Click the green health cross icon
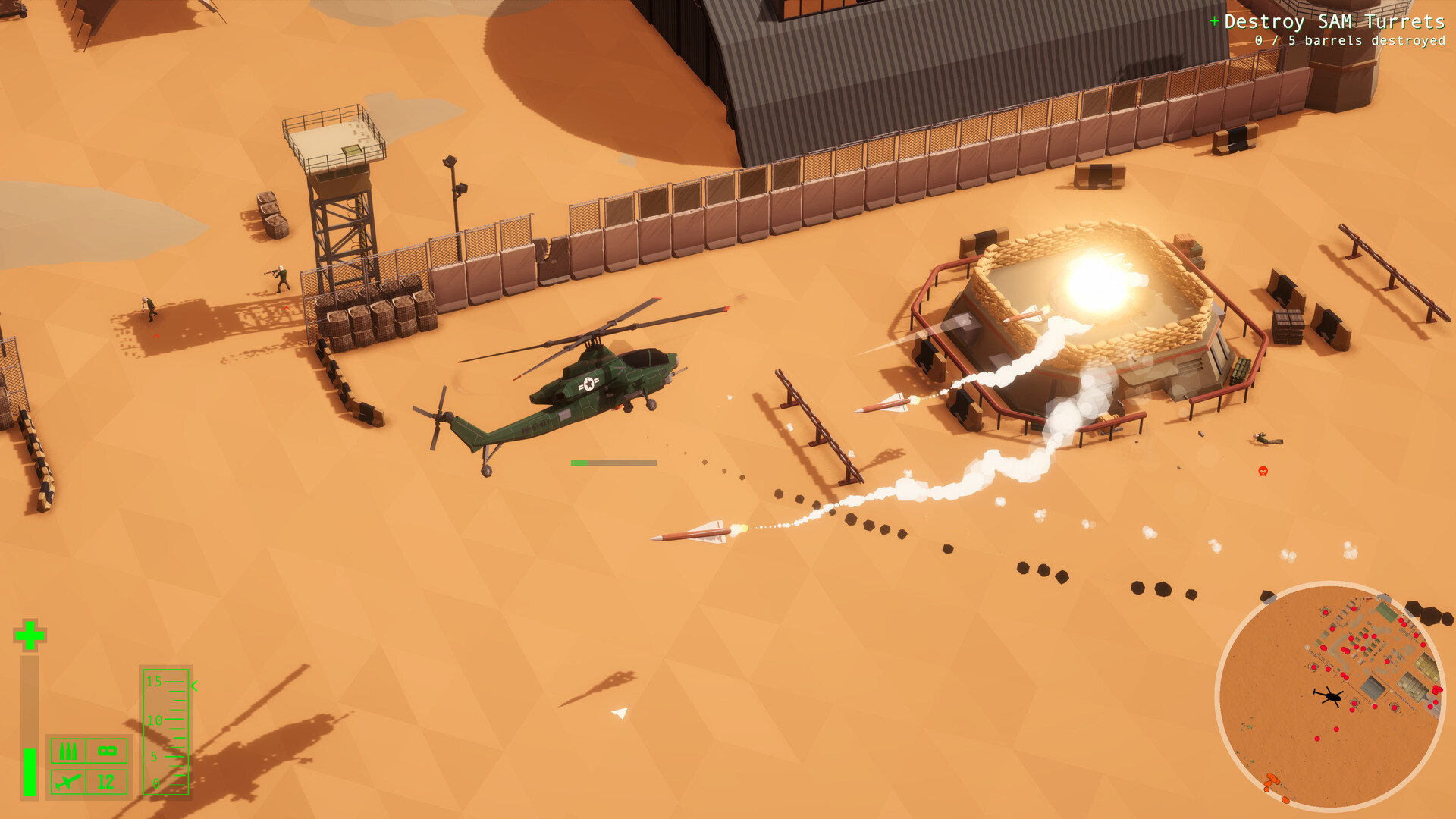Screen dimensions: 1456x819 [x=29, y=635]
